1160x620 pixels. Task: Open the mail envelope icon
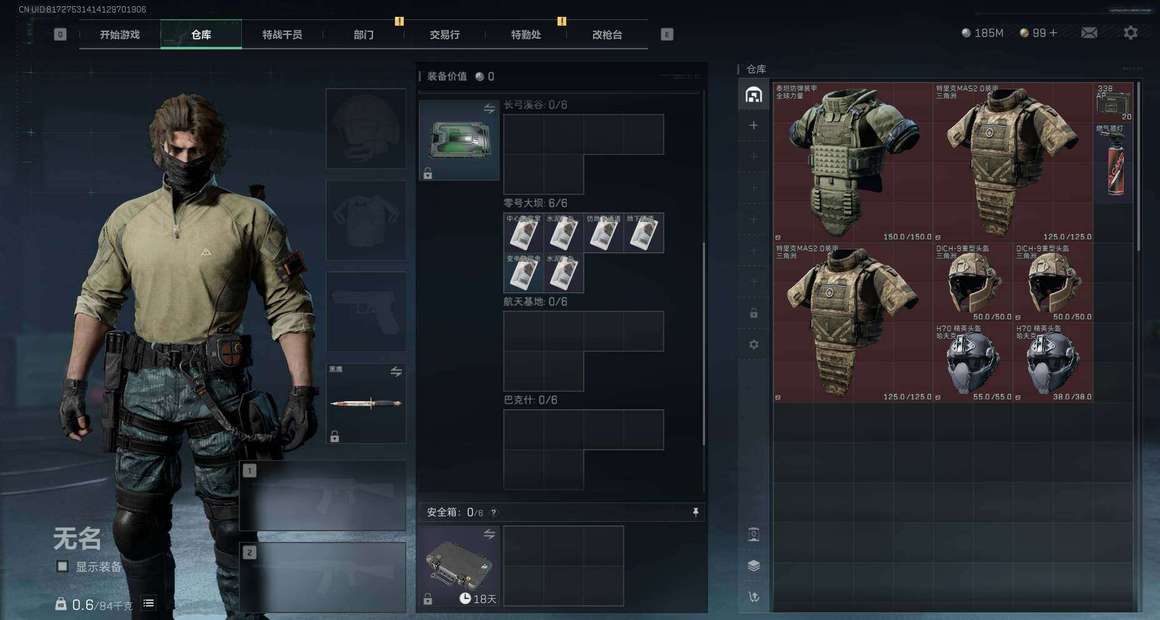(x=1089, y=33)
